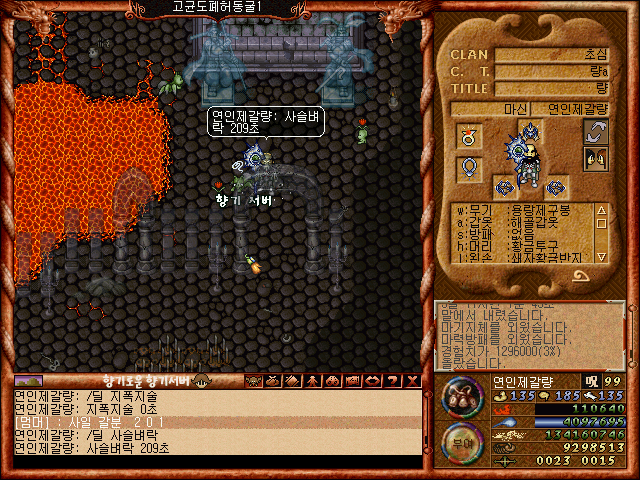640x480 pixels.
Task: Select the ring equipment slot
Action: 468,134
